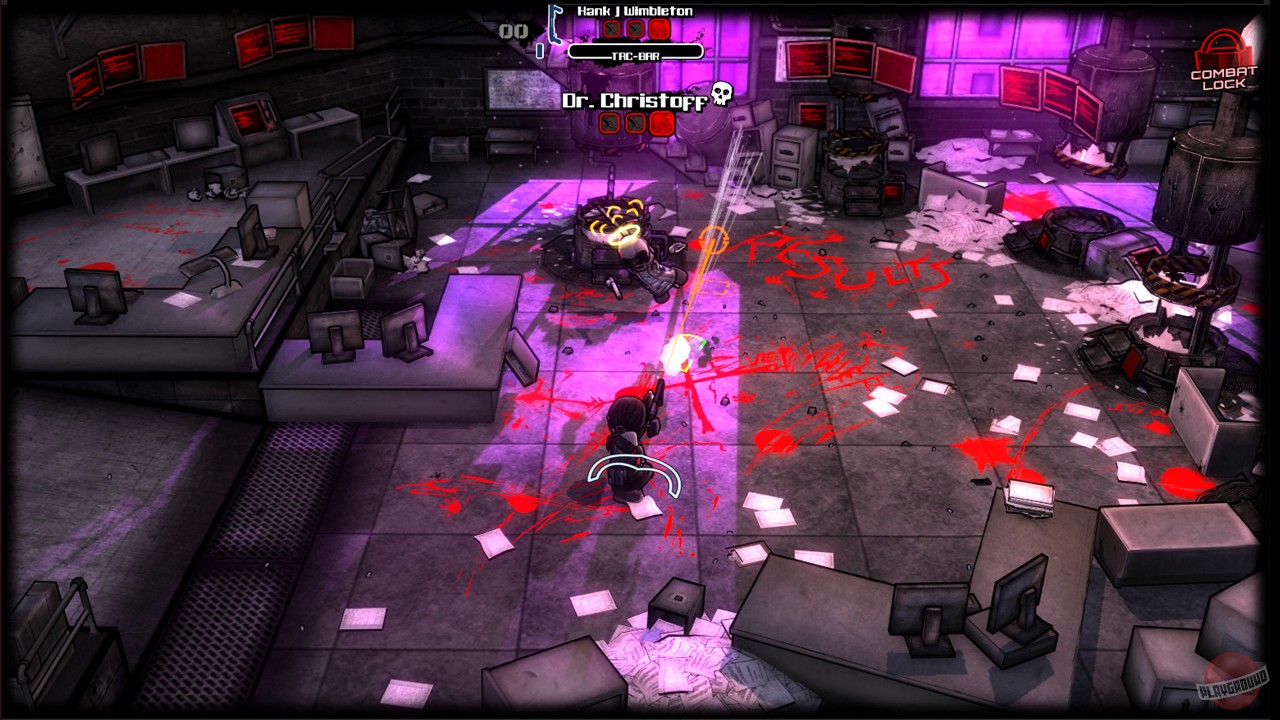Select the skull icon beside Dr. Christoff
The width and height of the screenshot is (1280, 720).
pos(720,94)
